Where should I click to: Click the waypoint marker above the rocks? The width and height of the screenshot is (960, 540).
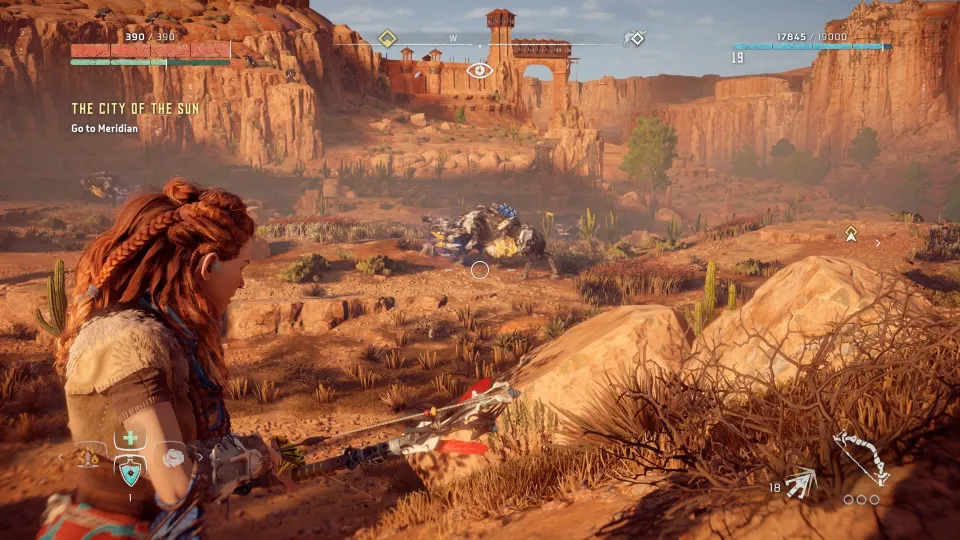[x=851, y=233]
